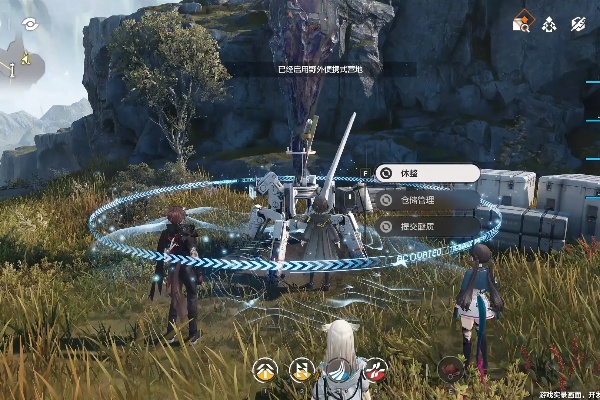Open the orange-tagged HUD icon at top right
Image resolution: width=600 pixels, height=400 pixels.
pyautogui.click(x=521, y=22)
